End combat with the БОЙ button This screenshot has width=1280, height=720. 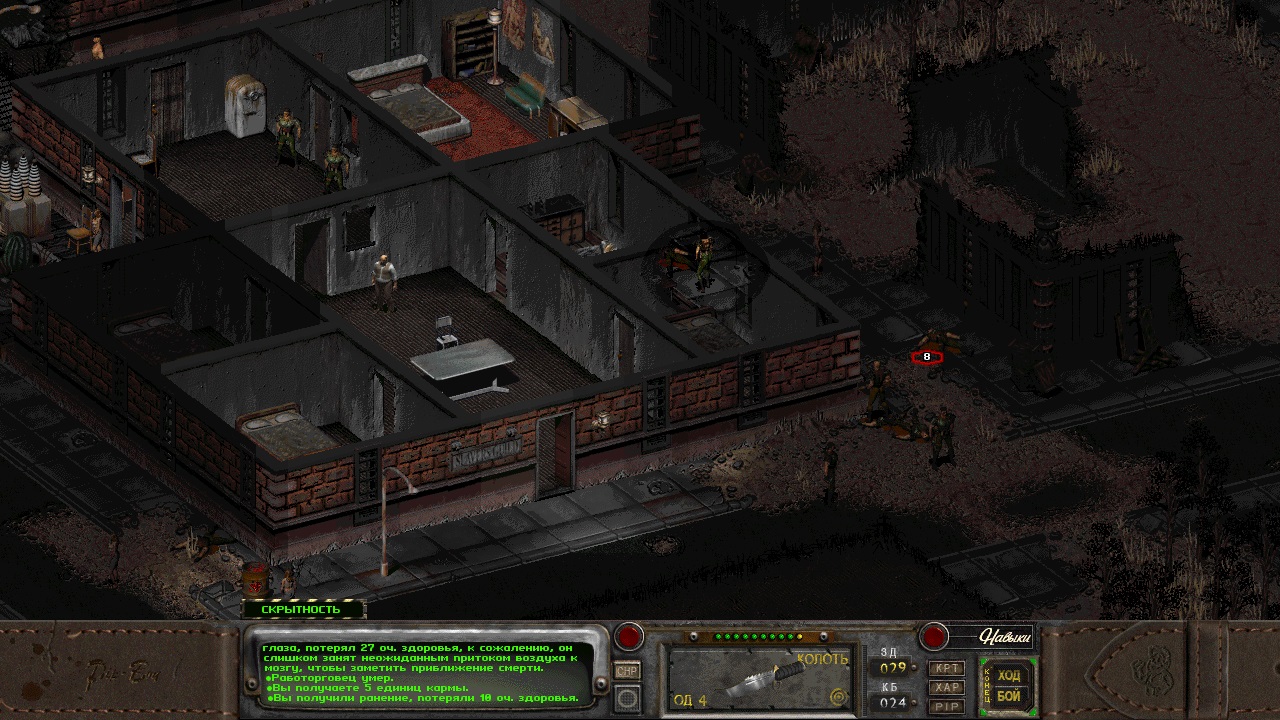[1009, 696]
